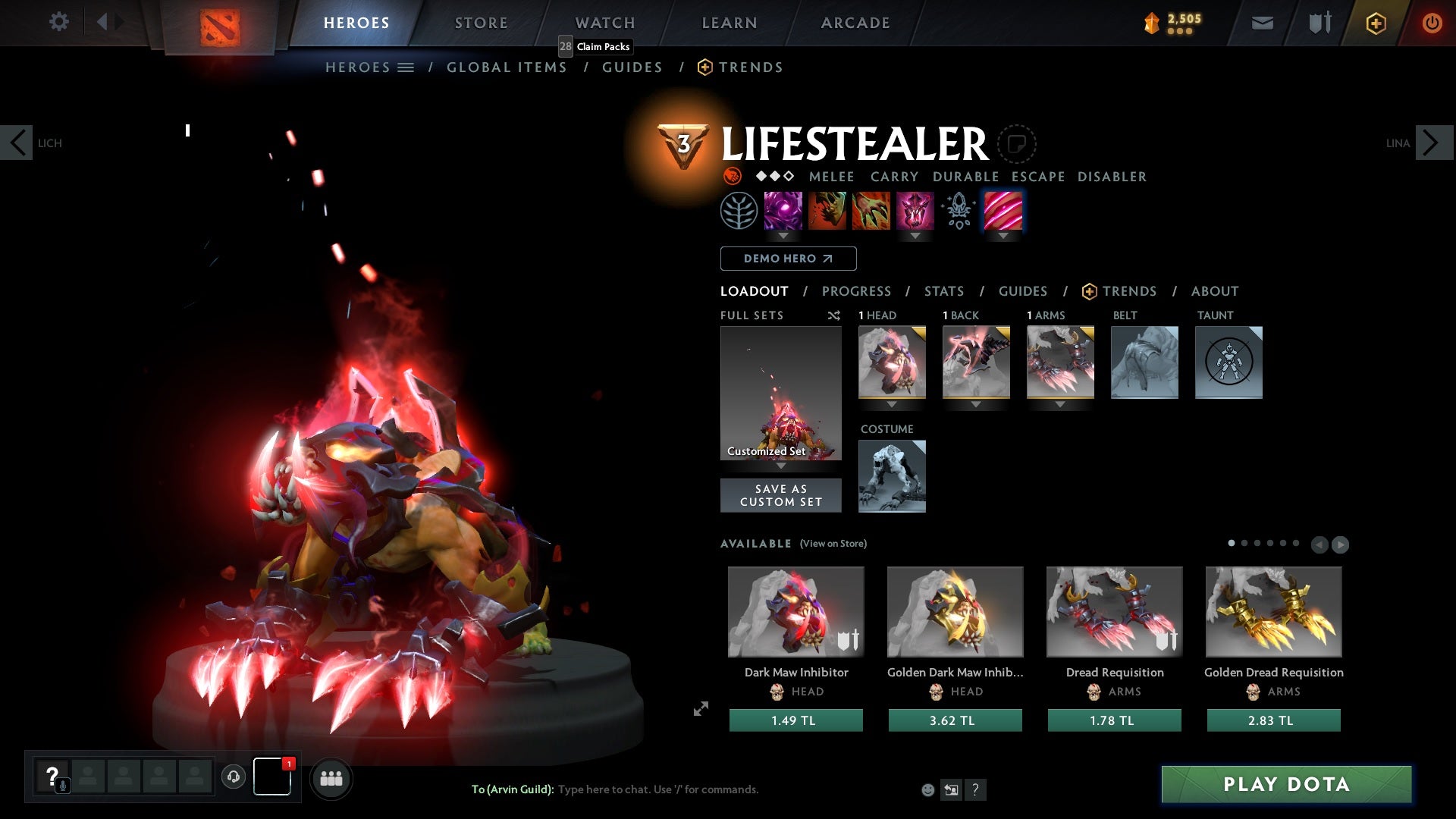Open the settings gear menu

click(58, 21)
